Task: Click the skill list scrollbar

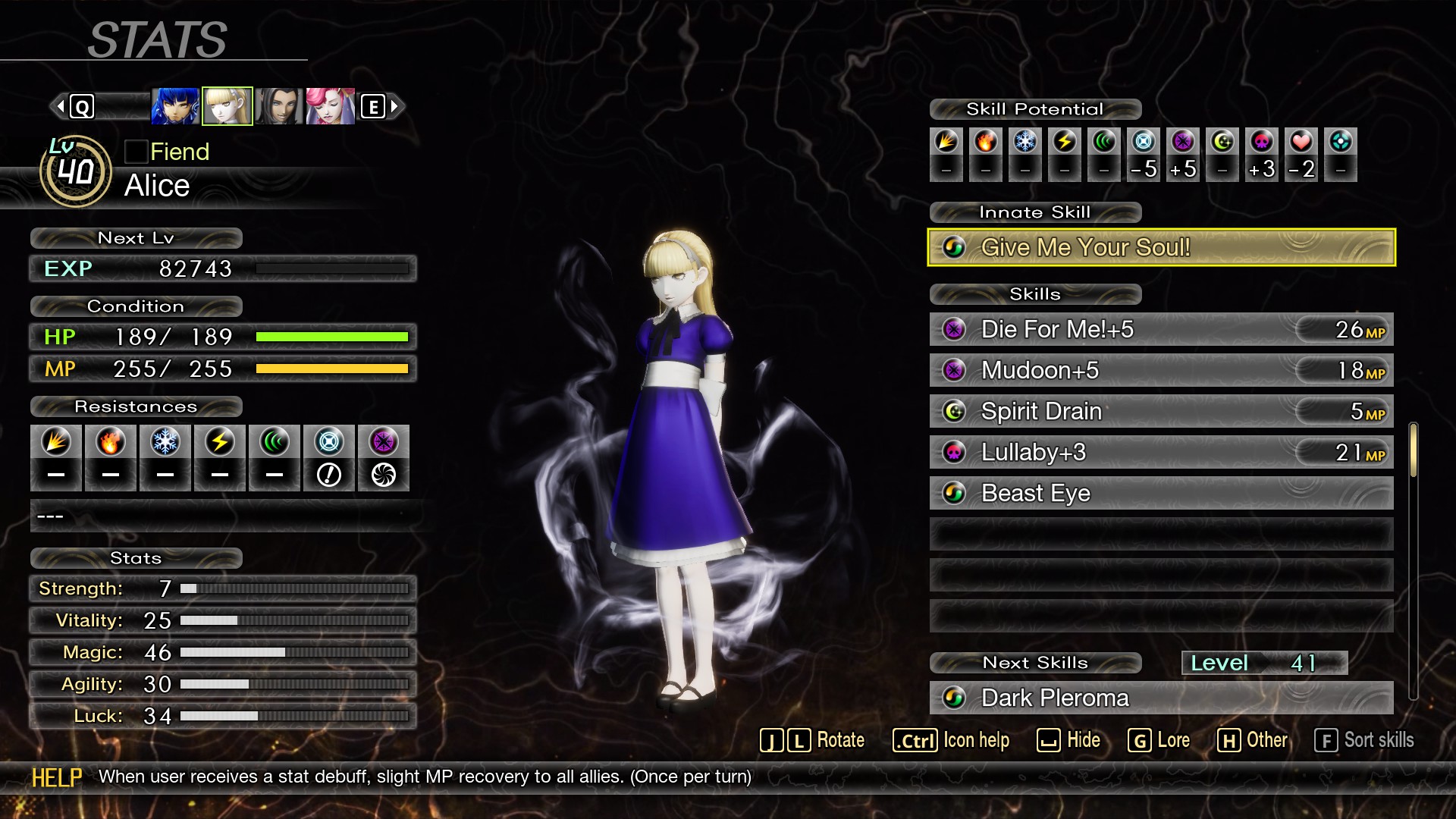Action: point(1413,450)
